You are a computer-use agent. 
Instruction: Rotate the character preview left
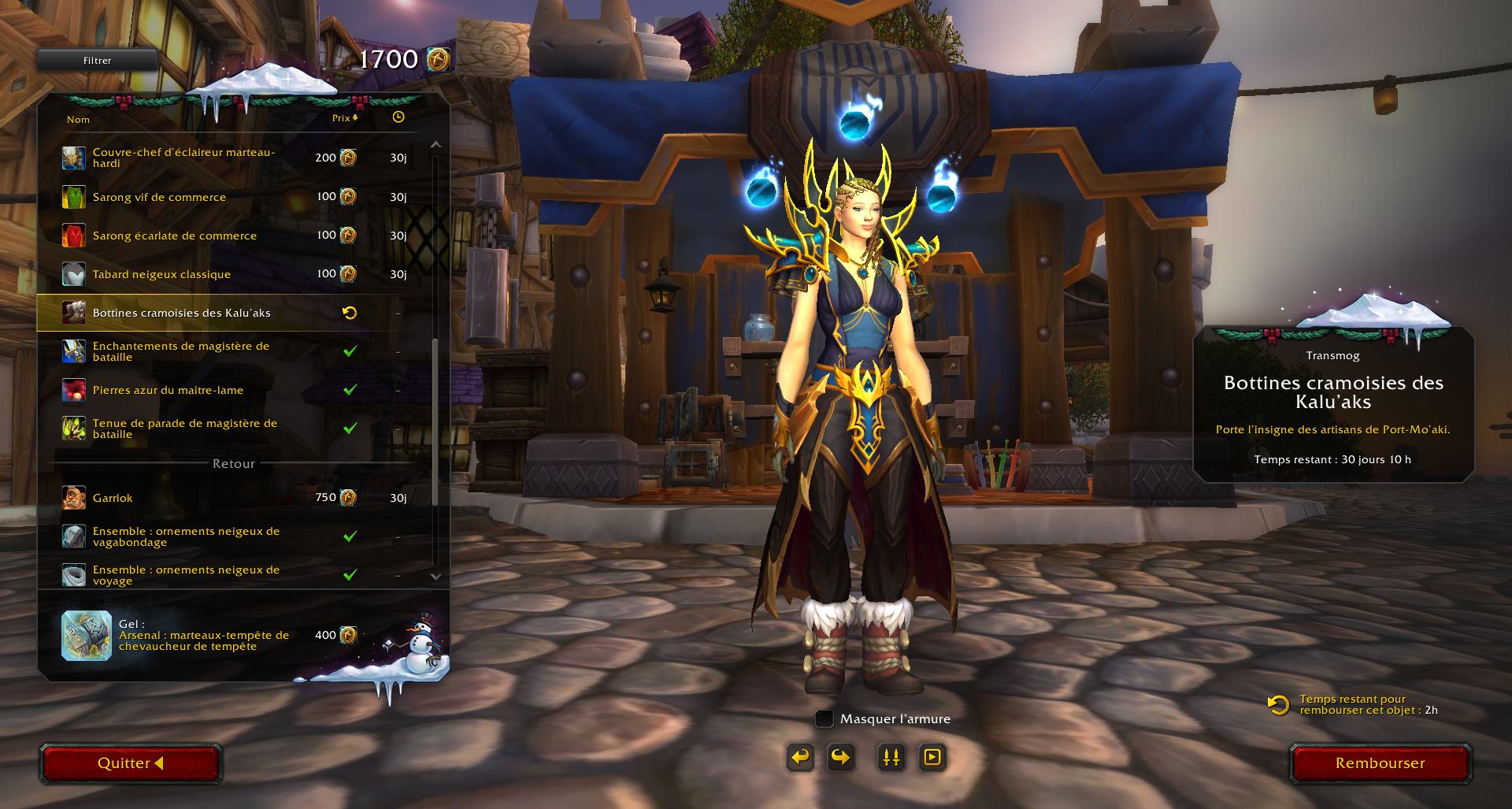tap(800, 758)
